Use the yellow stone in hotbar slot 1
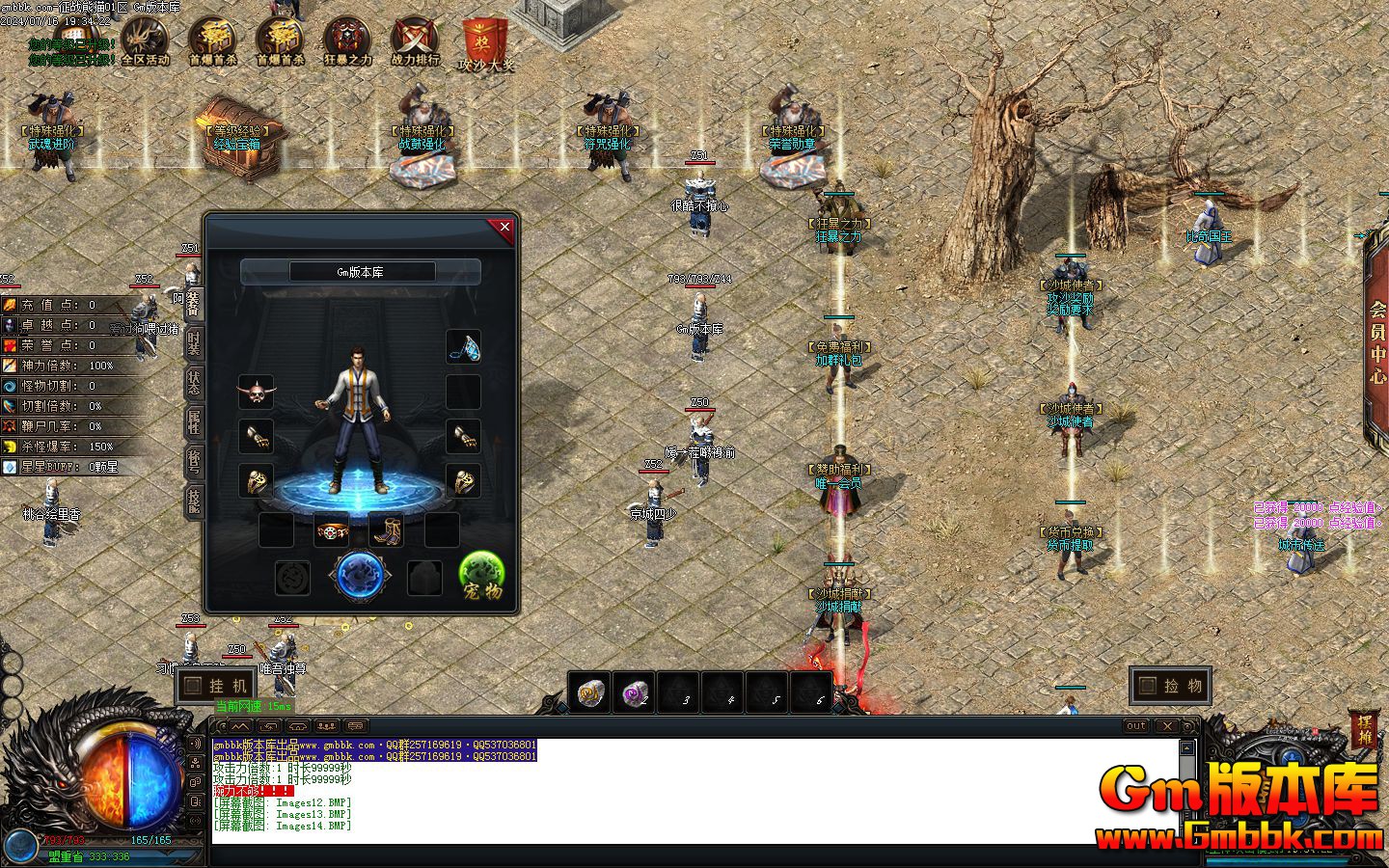Viewport: 1389px width, 868px height. click(x=590, y=692)
